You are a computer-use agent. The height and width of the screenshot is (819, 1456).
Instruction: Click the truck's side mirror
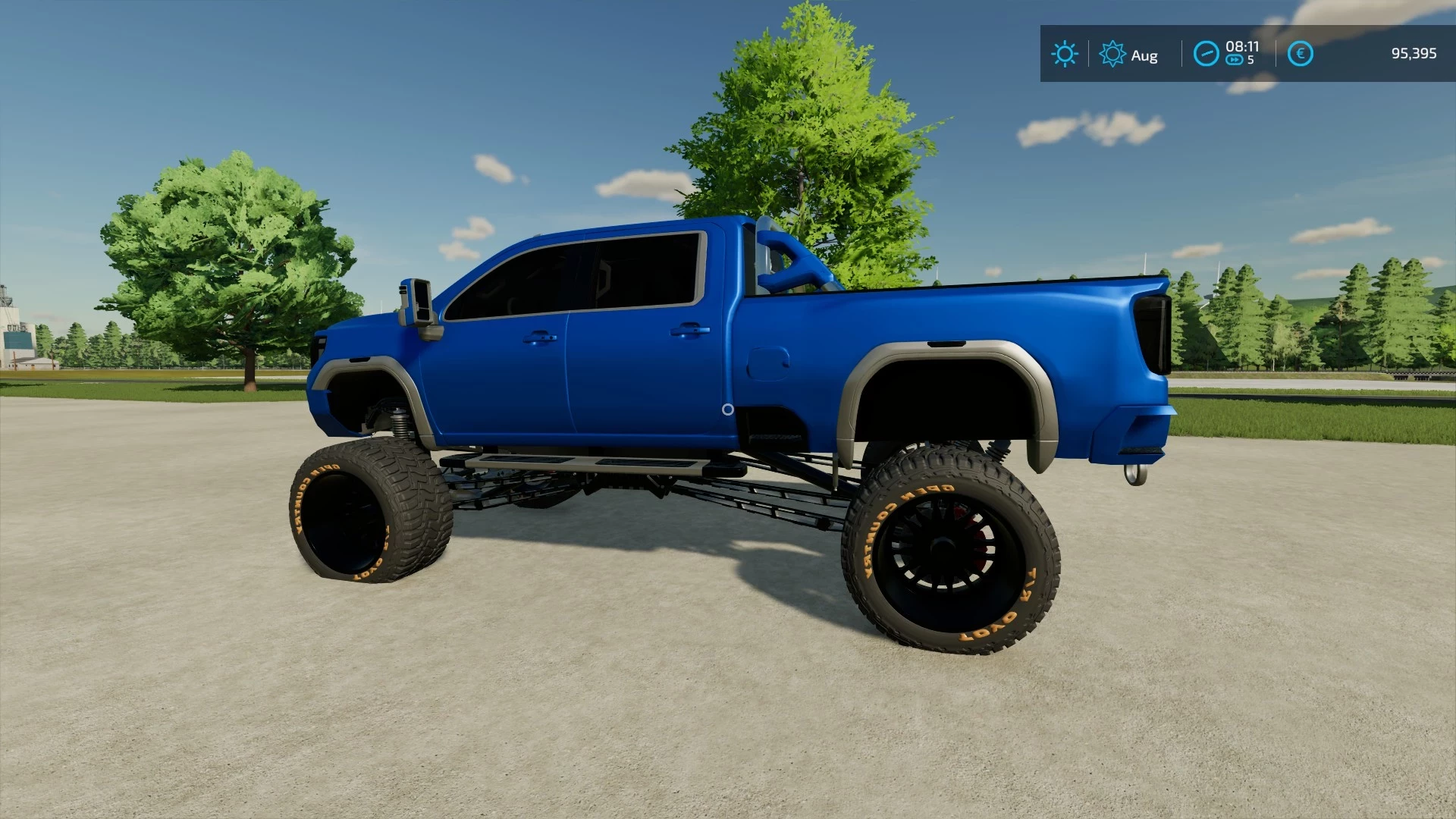click(x=419, y=302)
